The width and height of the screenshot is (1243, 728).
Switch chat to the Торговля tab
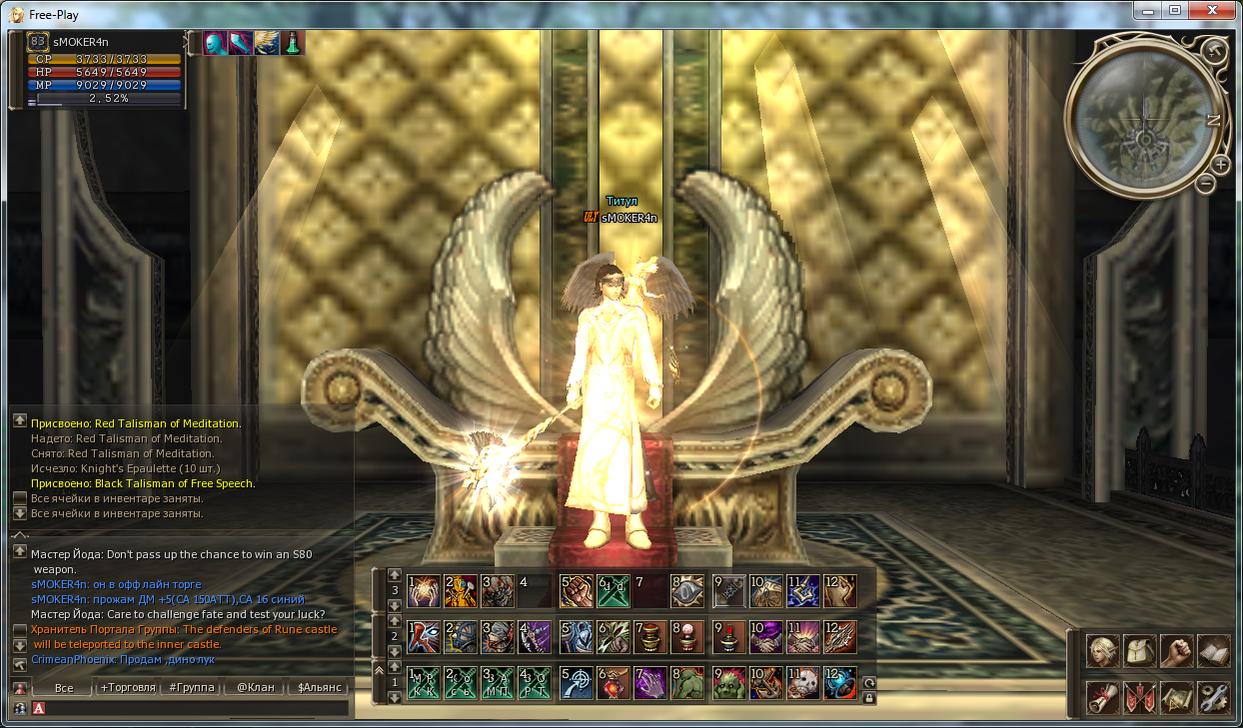pos(127,688)
